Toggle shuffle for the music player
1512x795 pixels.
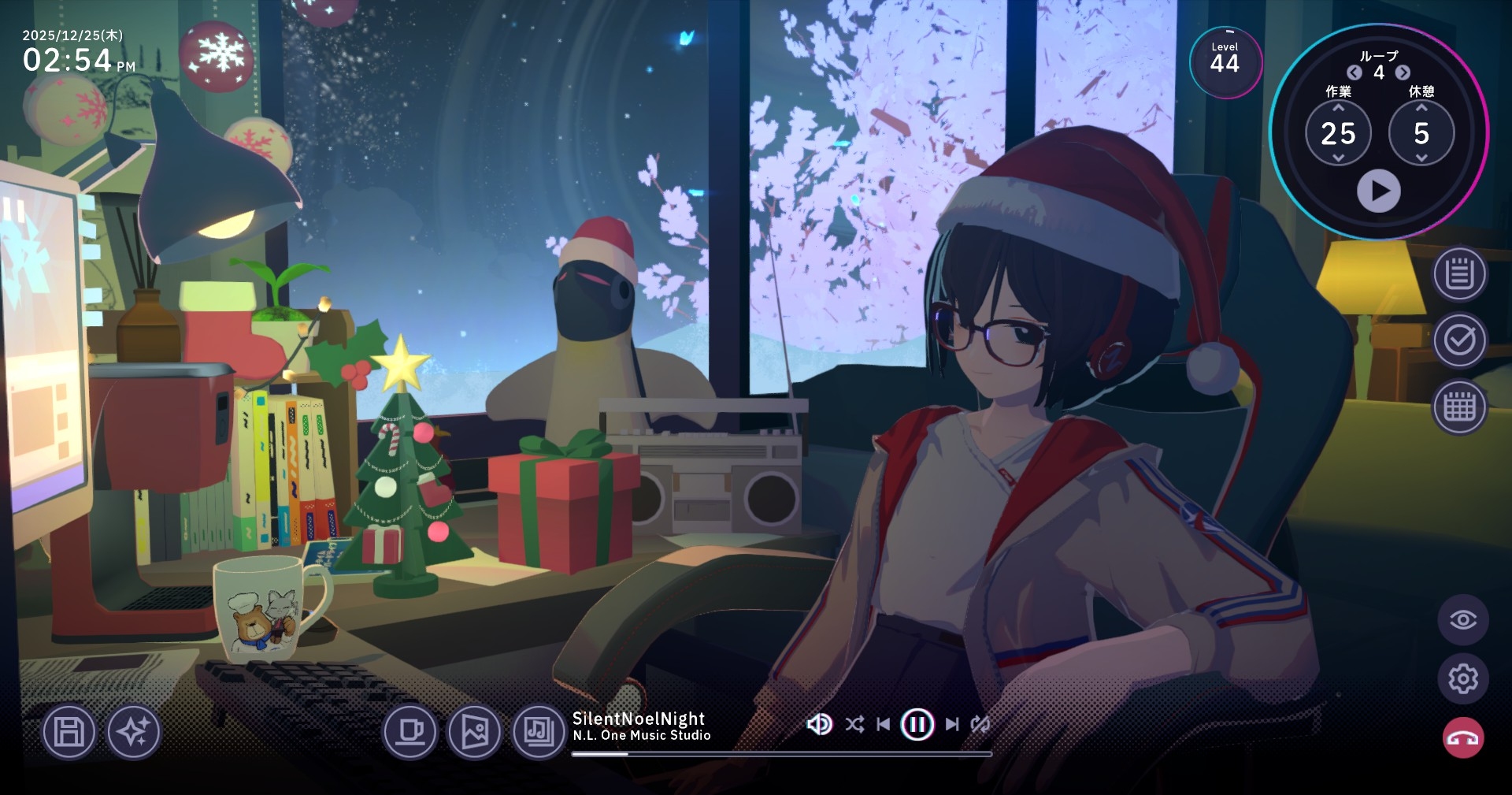click(854, 724)
